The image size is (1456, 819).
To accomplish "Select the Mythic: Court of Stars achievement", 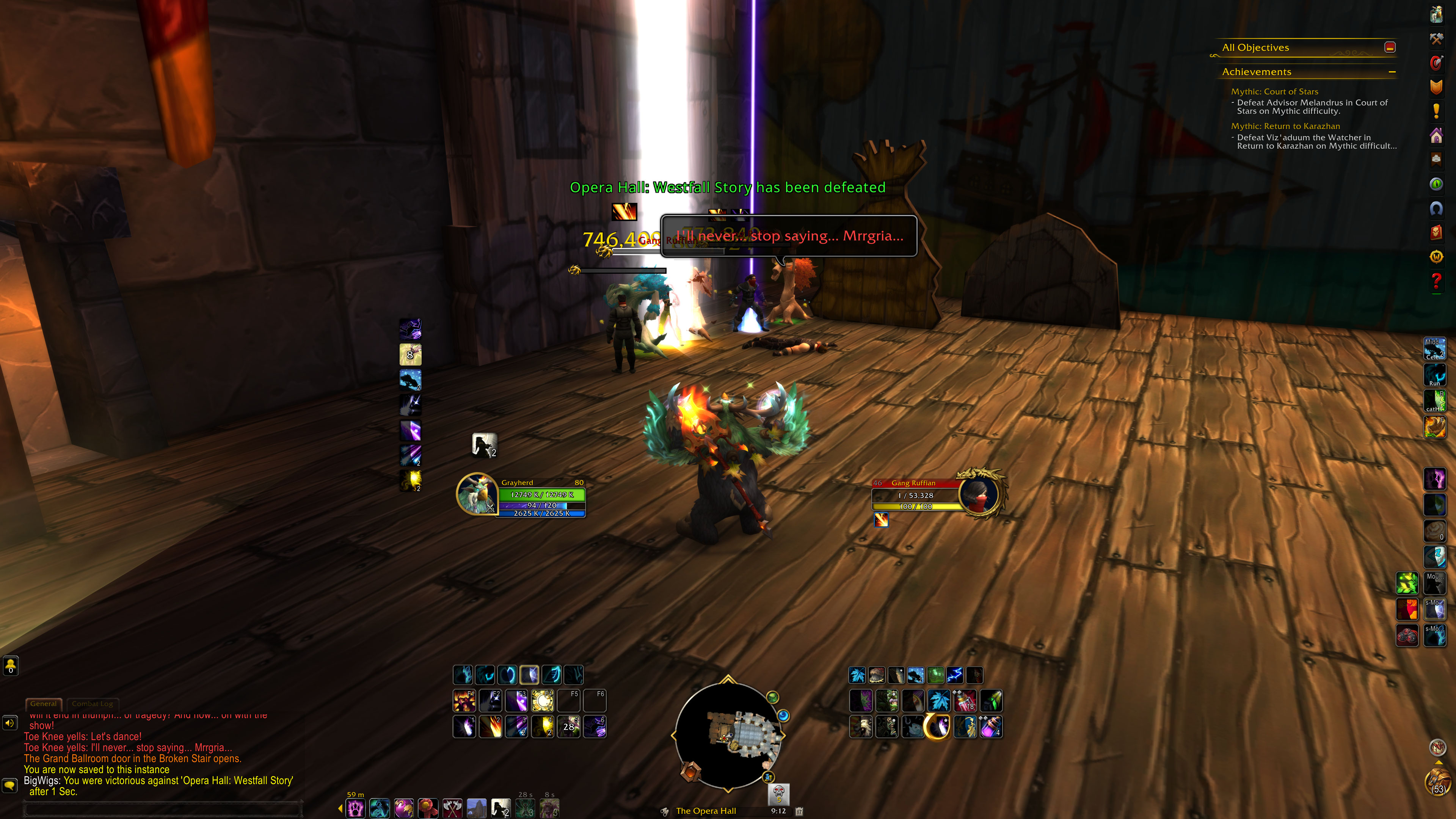I will 1274,91.
